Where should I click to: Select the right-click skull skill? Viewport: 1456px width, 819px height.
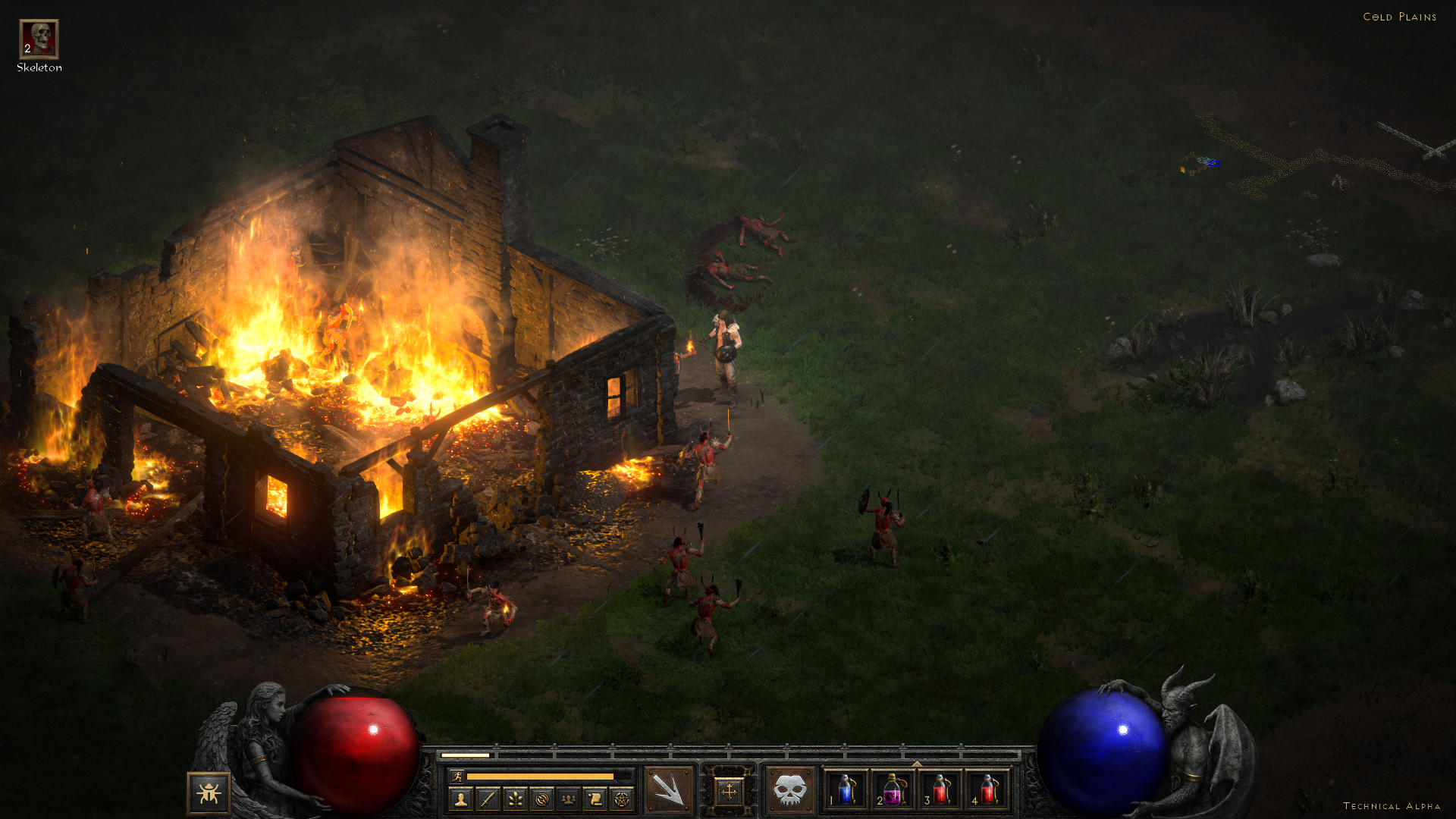(789, 790)
